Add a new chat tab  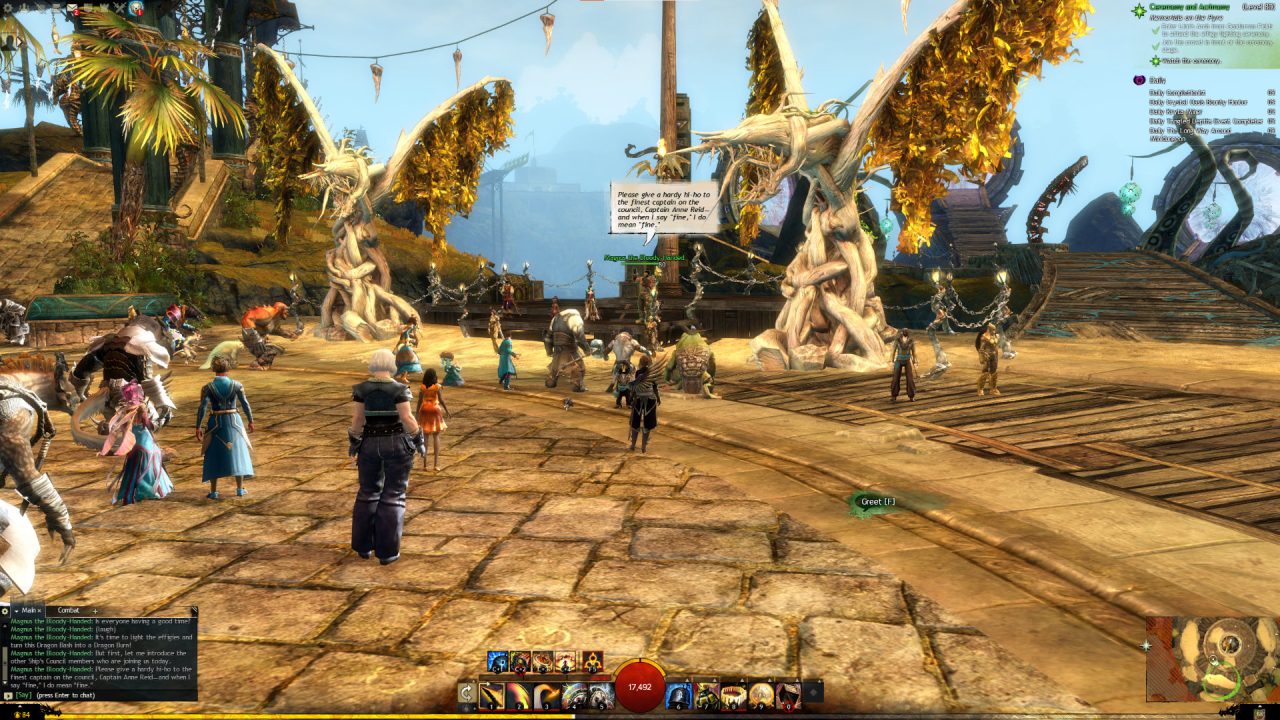[95, 610]
